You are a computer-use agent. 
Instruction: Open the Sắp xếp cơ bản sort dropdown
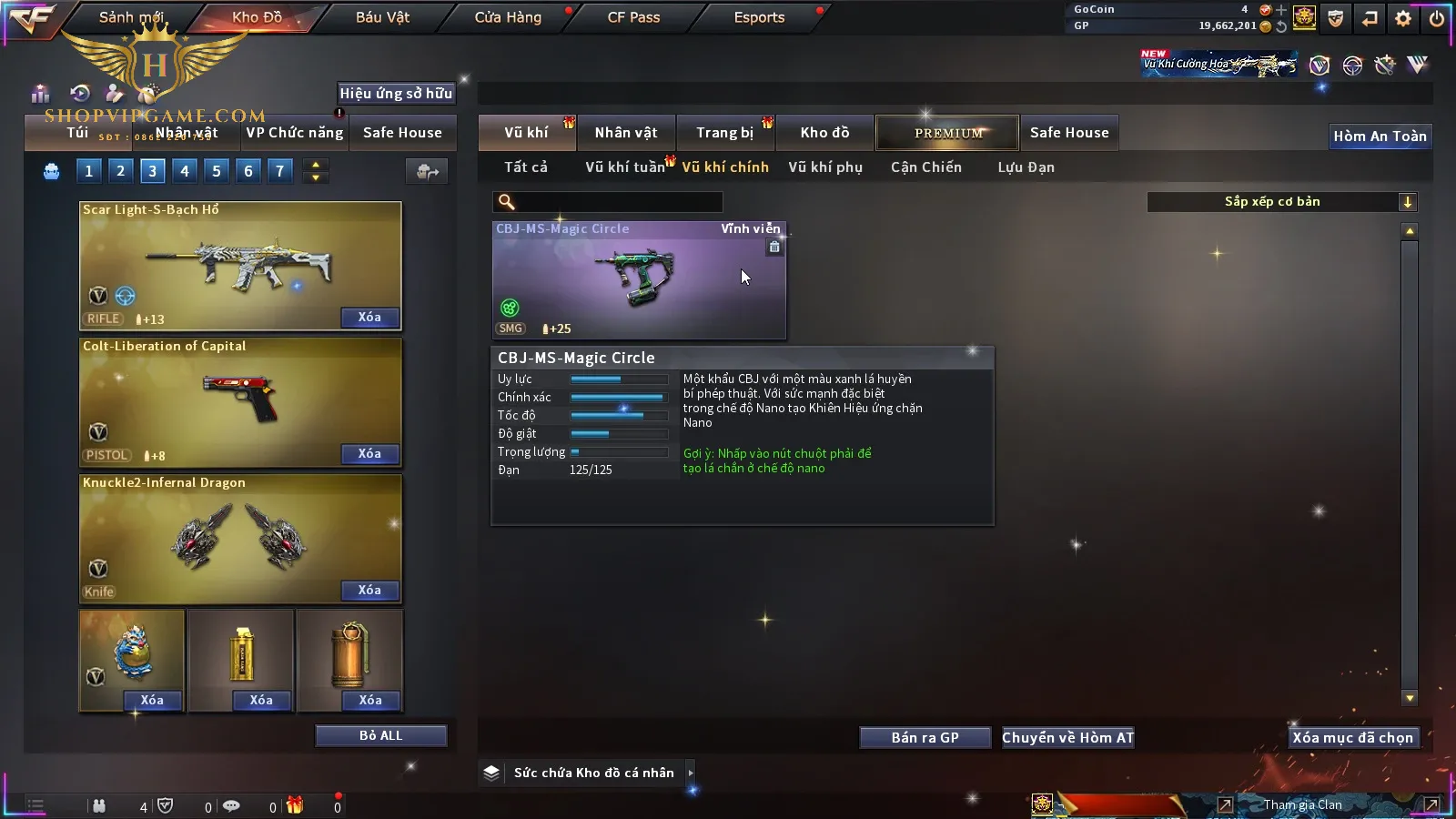(x=1281, y=202)
